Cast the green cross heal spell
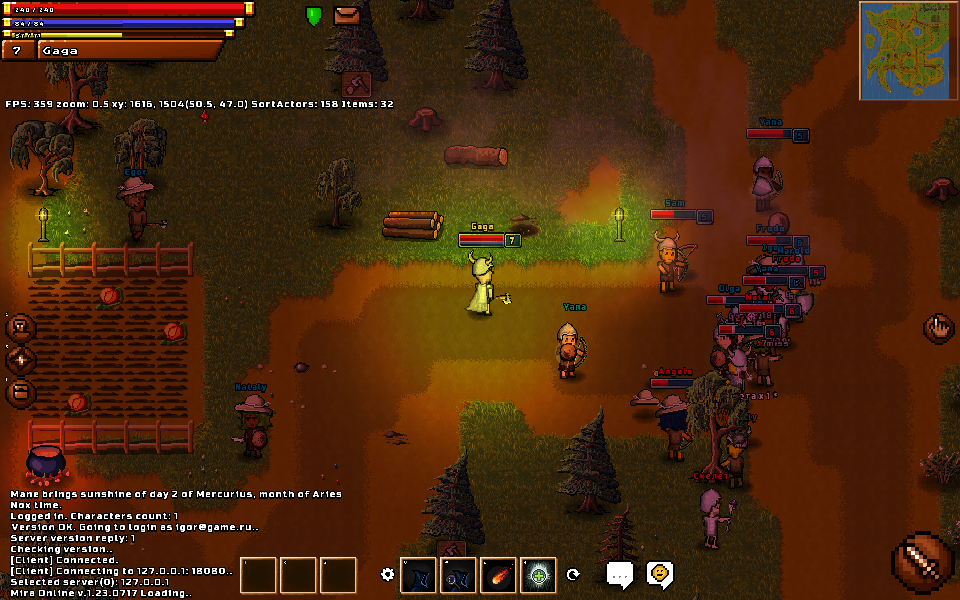 pyautogui.click(x=538, y=575)
